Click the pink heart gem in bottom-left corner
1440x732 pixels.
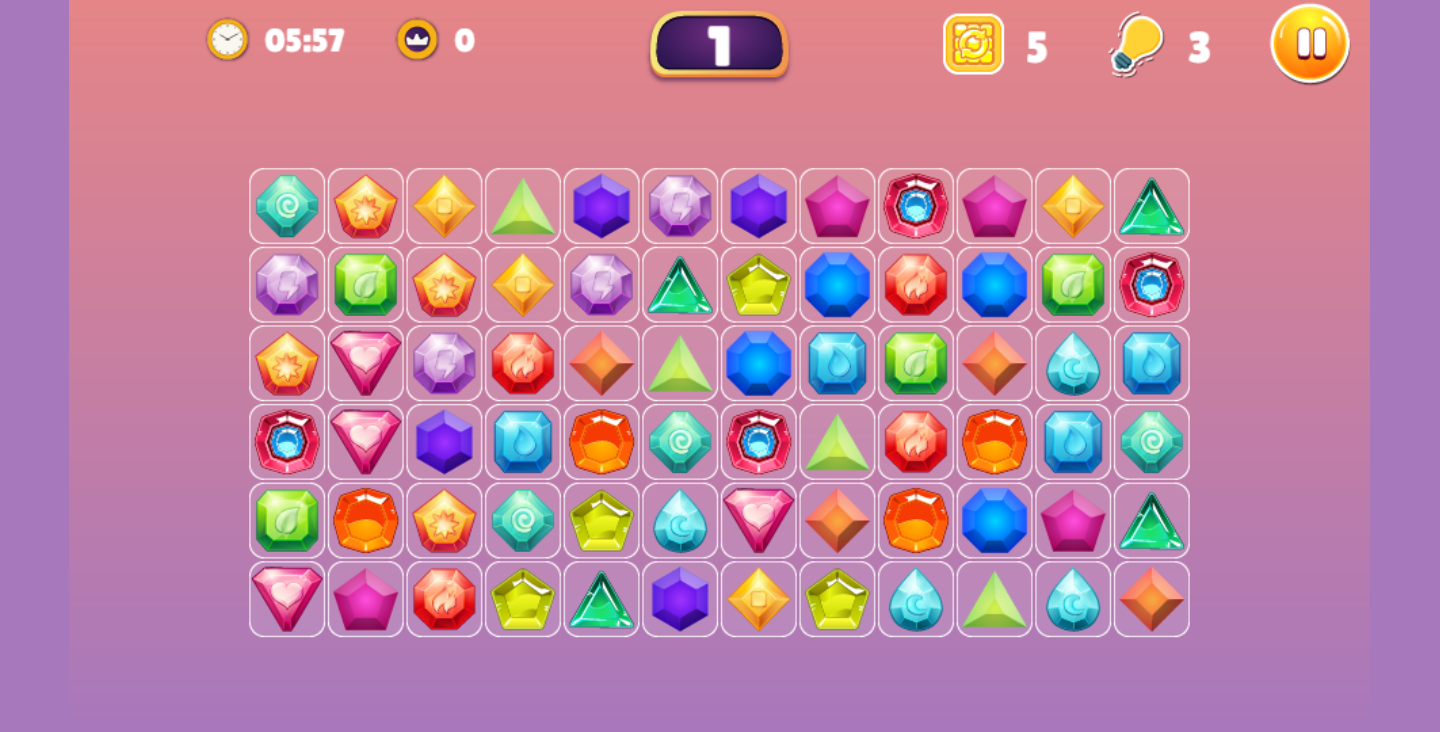click(287, 598)
